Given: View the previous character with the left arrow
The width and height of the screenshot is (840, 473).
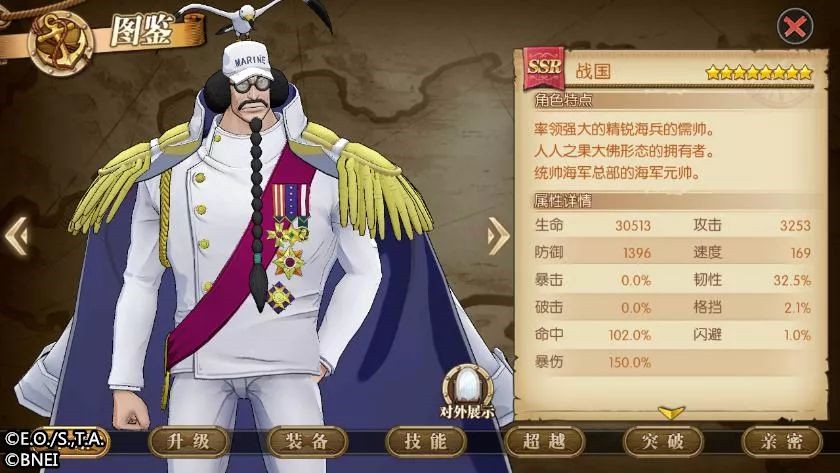Looking at the screenshot, I should point(15,236).
